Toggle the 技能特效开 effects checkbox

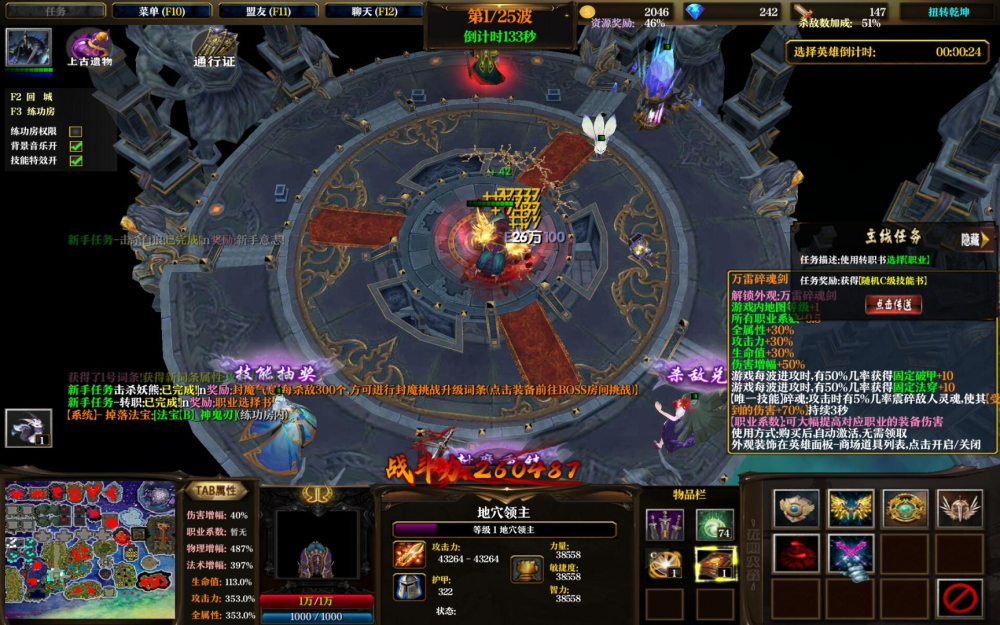(x=76, y=161)
